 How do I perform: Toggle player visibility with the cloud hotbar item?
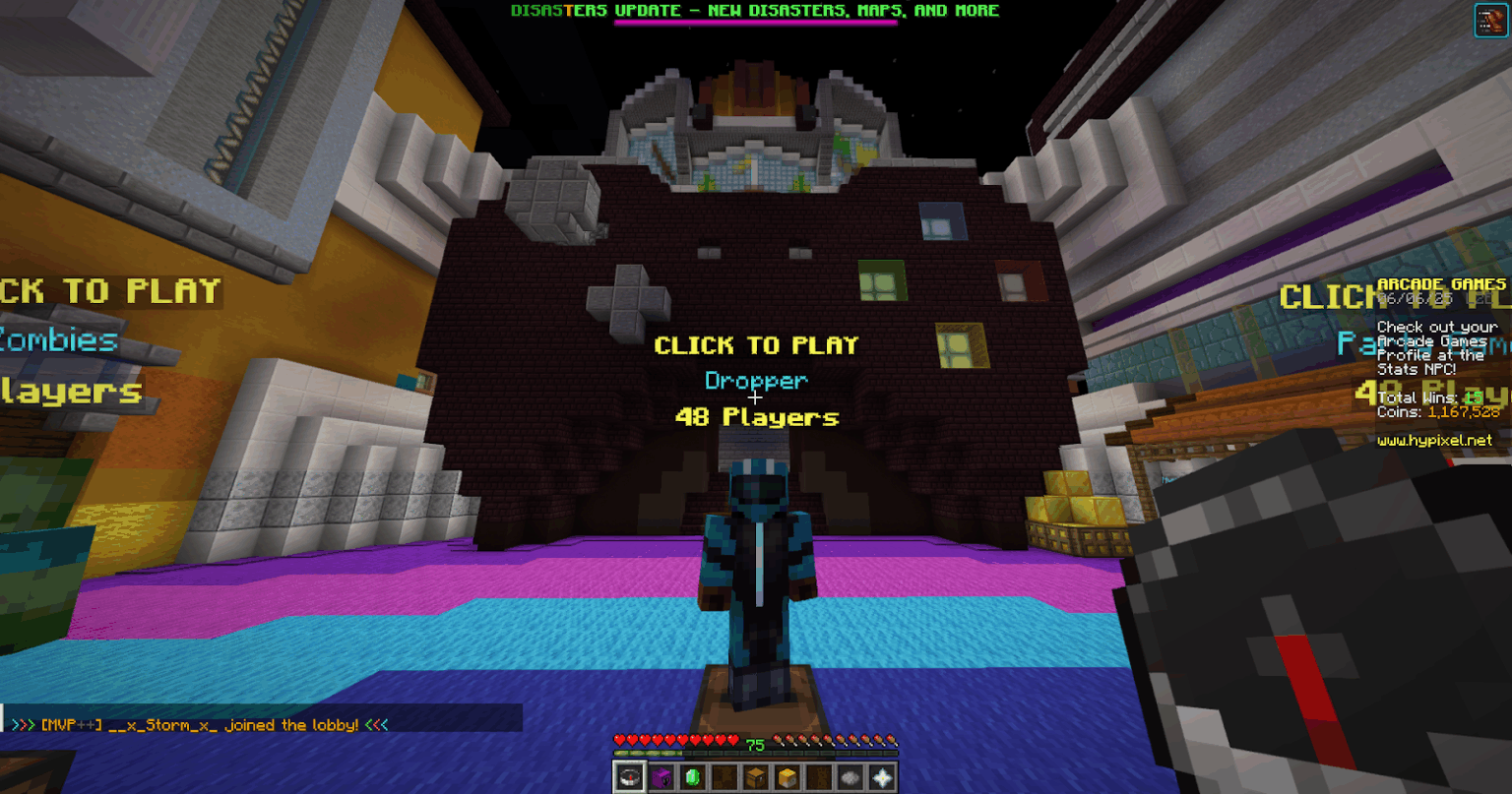click(850, 777)
